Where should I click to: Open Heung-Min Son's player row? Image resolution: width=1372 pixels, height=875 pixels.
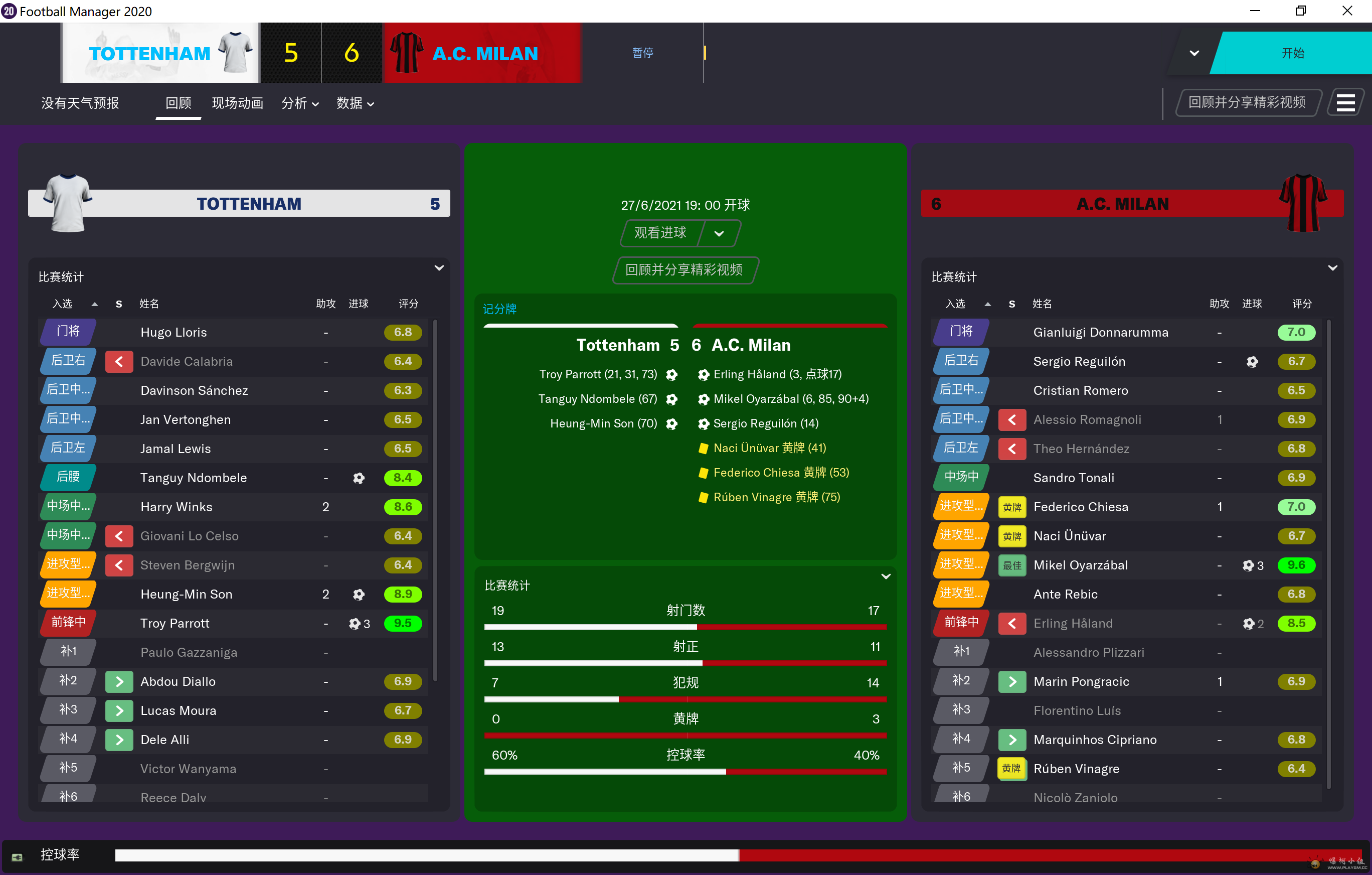click(x=187, y=594)
